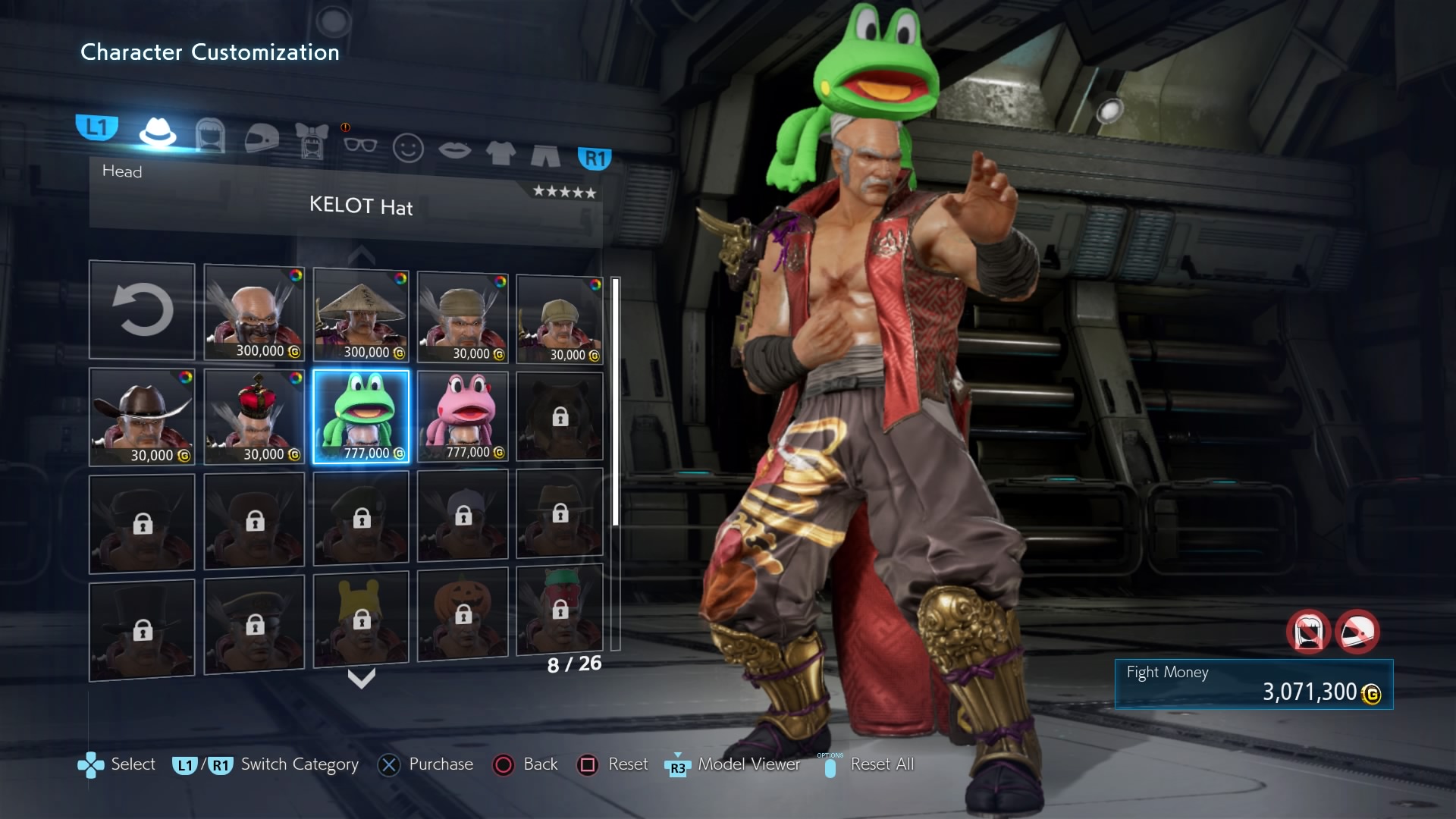Choose the lips category tab
This screenshot has width=1456, height=819.
coord(454,150)
